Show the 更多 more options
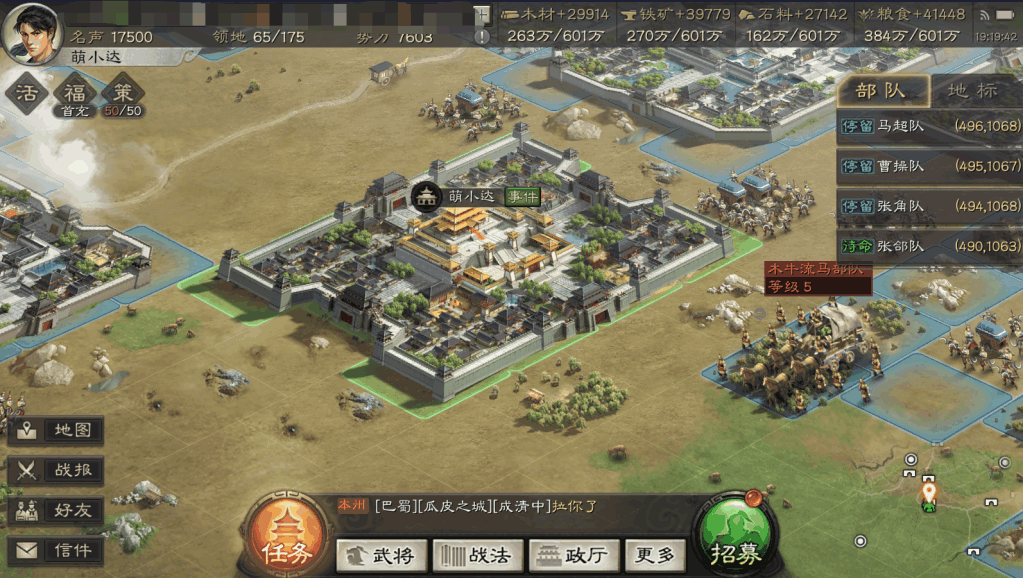The height and width of the screenshot is (578, 1023). (655, 555)
